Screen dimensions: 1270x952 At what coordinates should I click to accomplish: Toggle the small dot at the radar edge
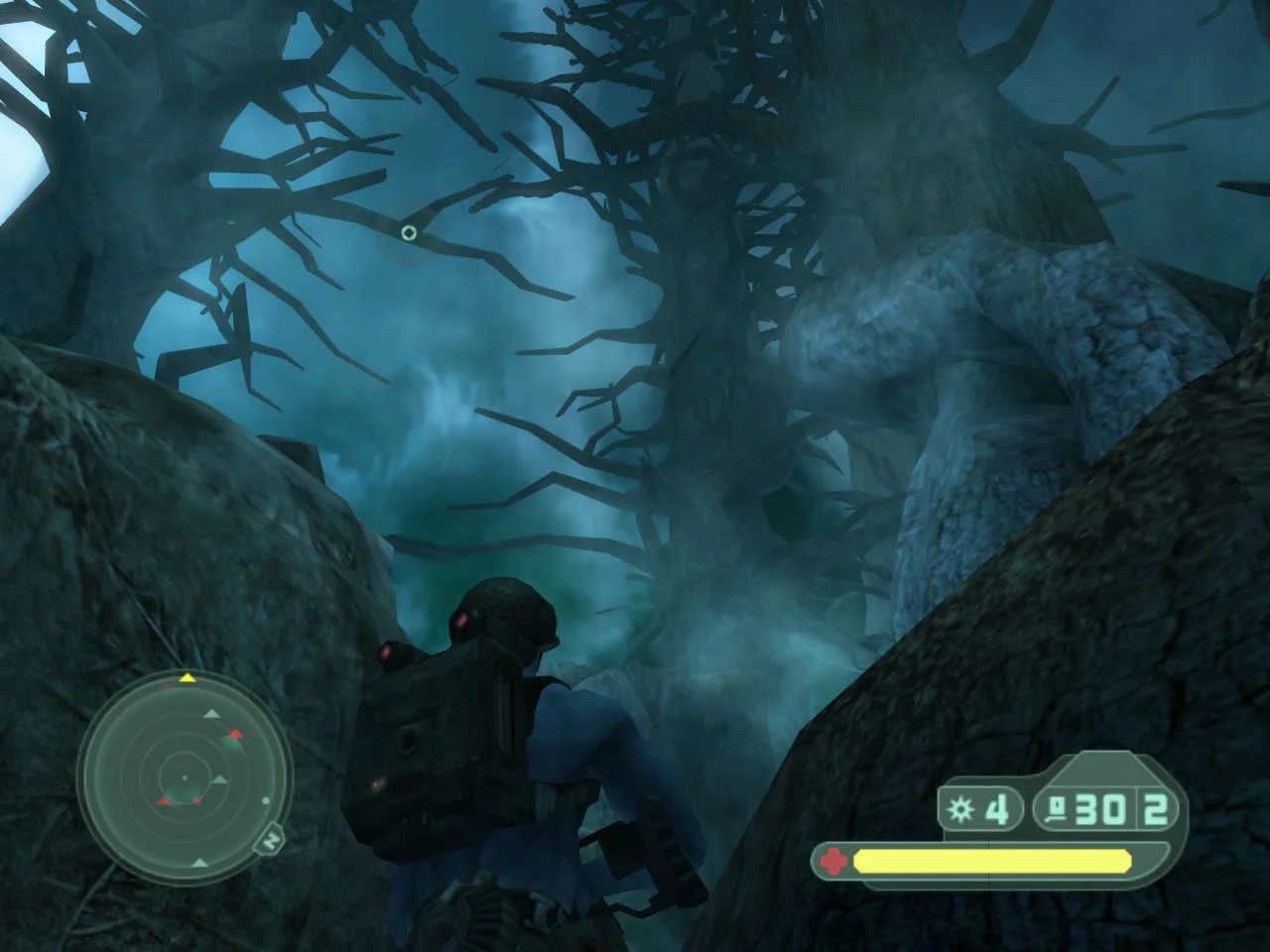click(266, 802)
